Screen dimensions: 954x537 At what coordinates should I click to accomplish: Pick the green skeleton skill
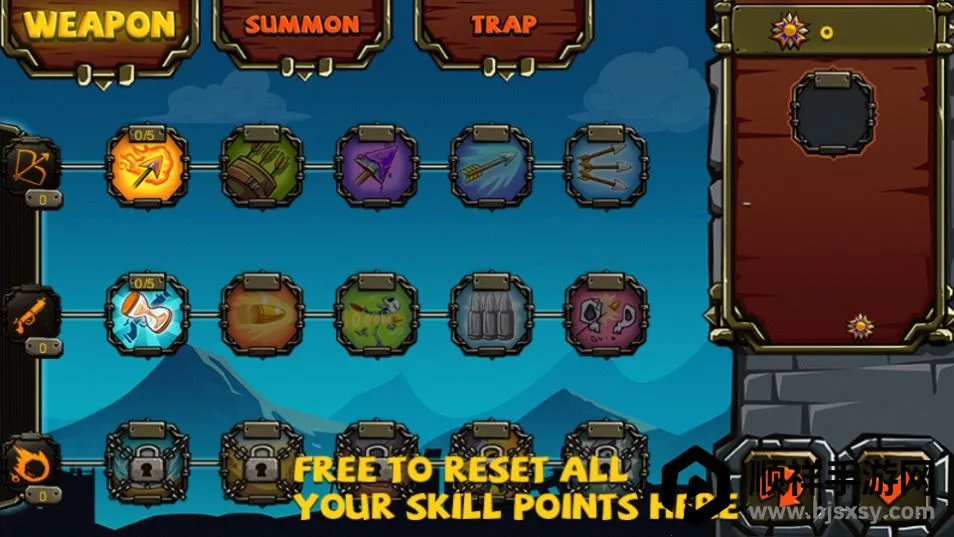tap(376, 314)
